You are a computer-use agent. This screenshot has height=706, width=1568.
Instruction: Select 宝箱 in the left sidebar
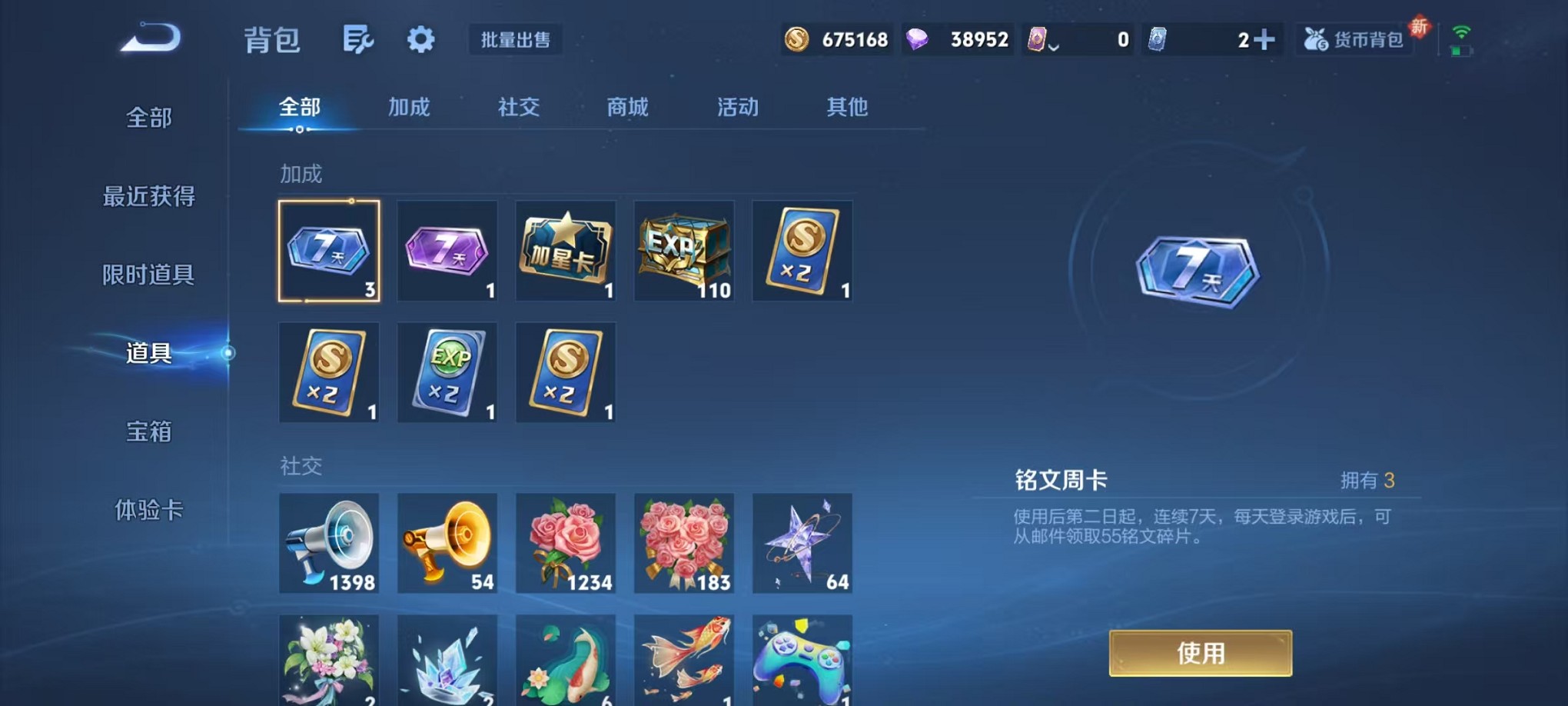[x=148, y=432]
